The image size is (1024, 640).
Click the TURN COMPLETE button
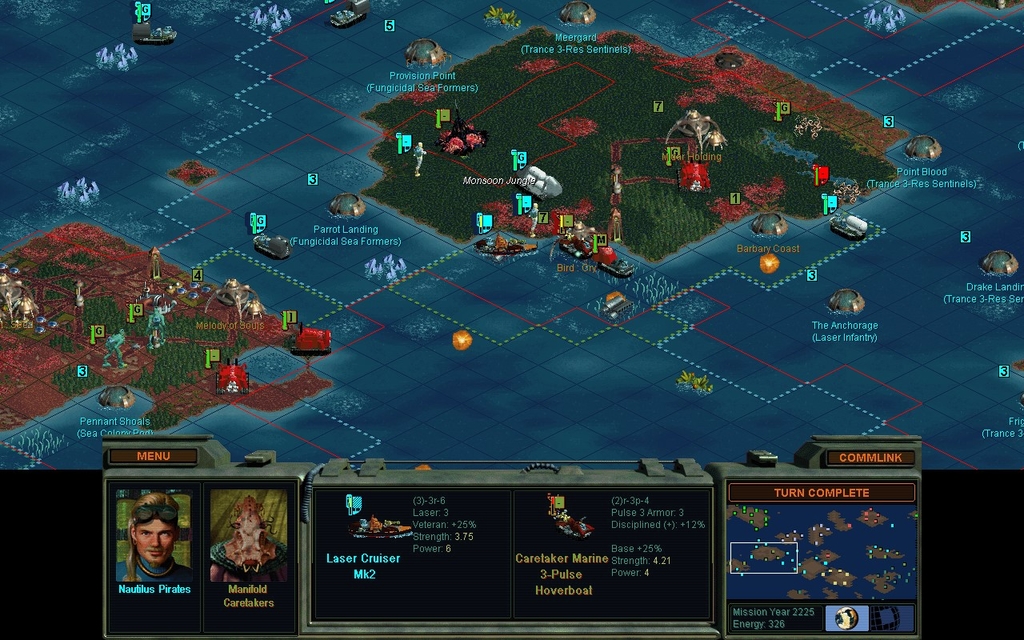(821, 492)
